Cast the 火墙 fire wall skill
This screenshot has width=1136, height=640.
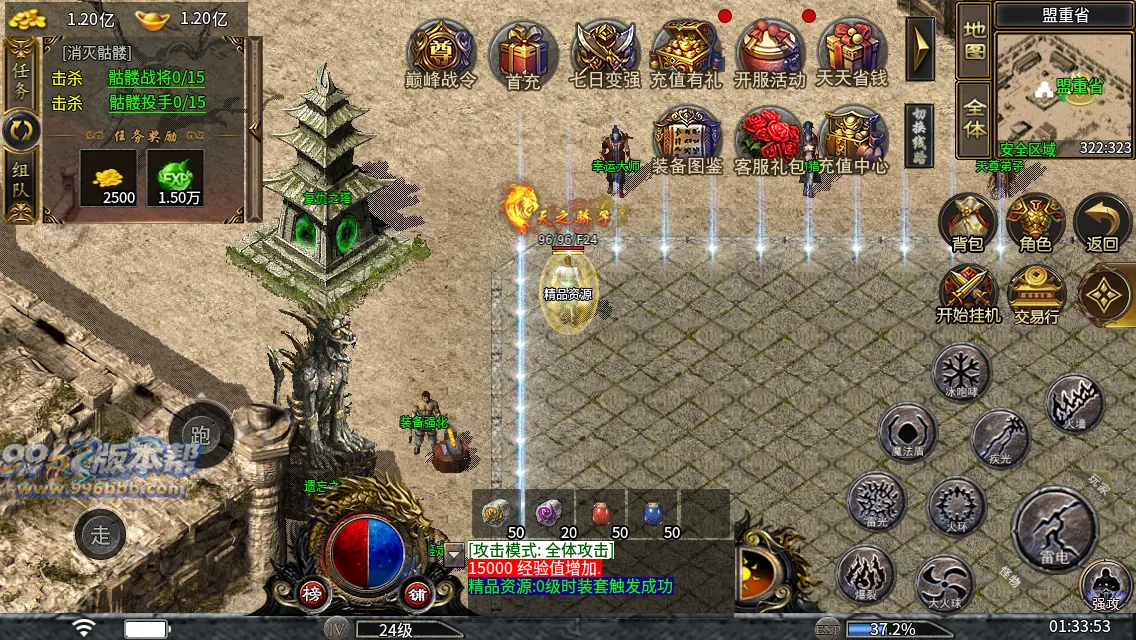coord(1074,404)
